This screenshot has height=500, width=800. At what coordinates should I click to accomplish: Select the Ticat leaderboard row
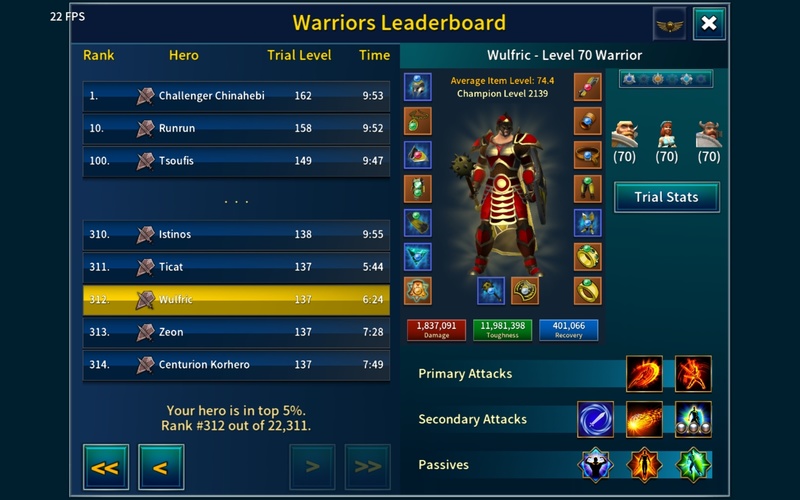point(236,267)
